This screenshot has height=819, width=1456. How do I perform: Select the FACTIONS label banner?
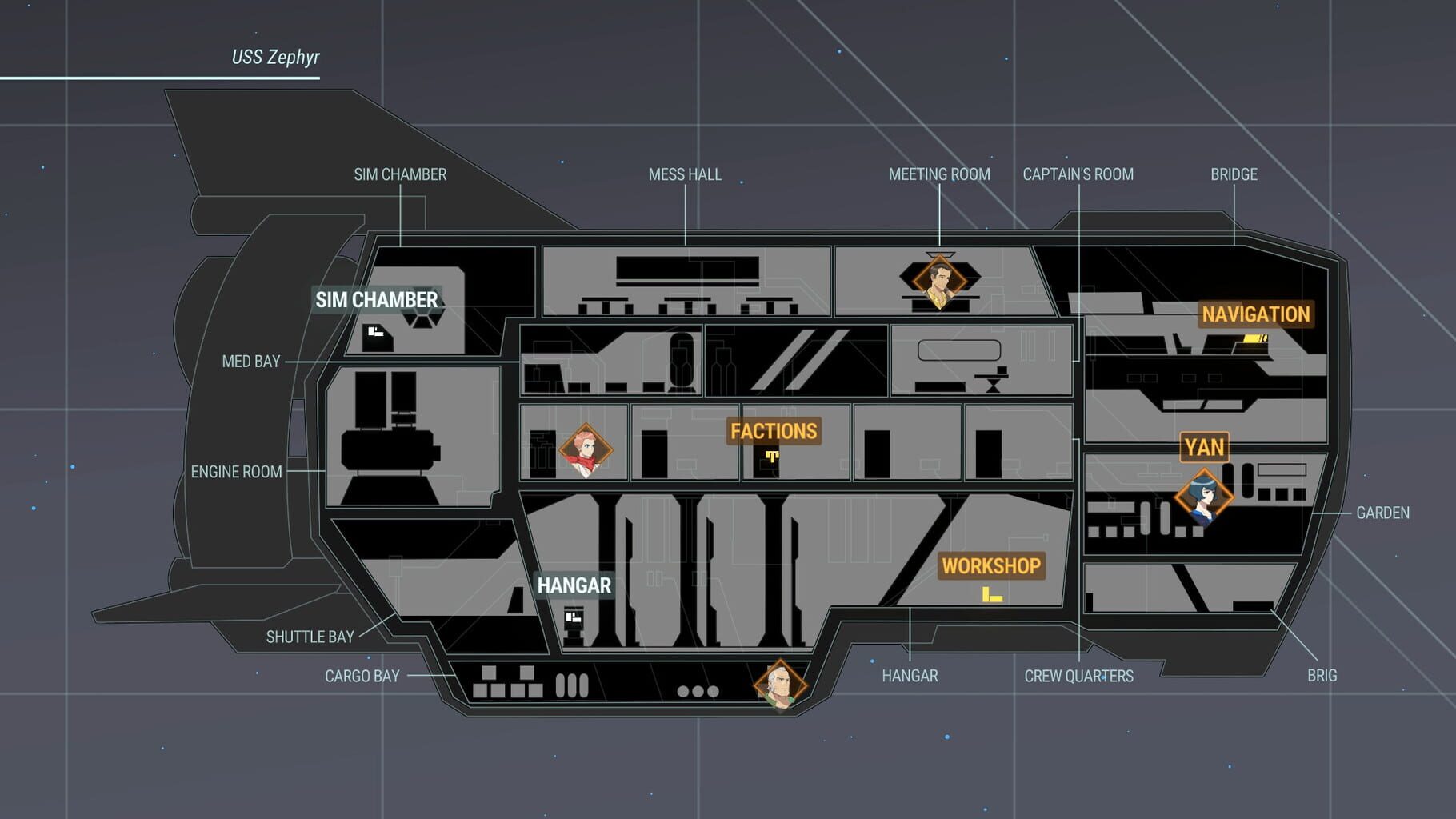[774, 431]
